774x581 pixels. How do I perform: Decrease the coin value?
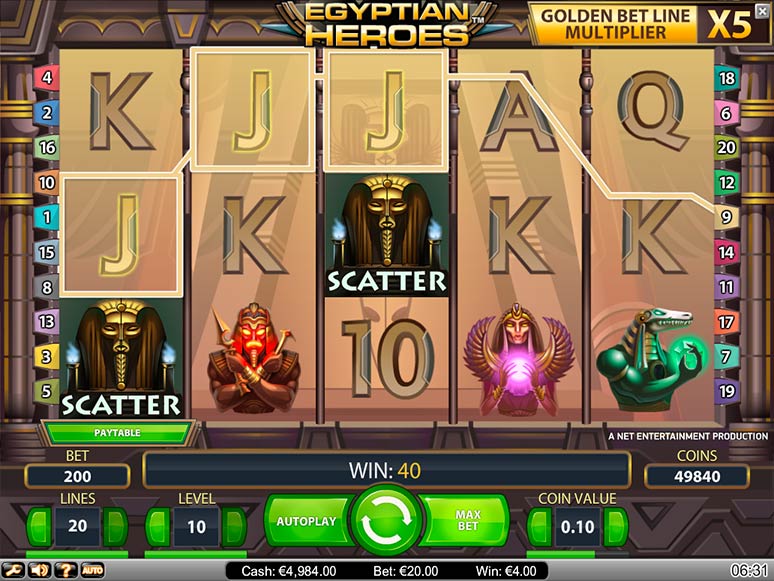pos(541,526)
